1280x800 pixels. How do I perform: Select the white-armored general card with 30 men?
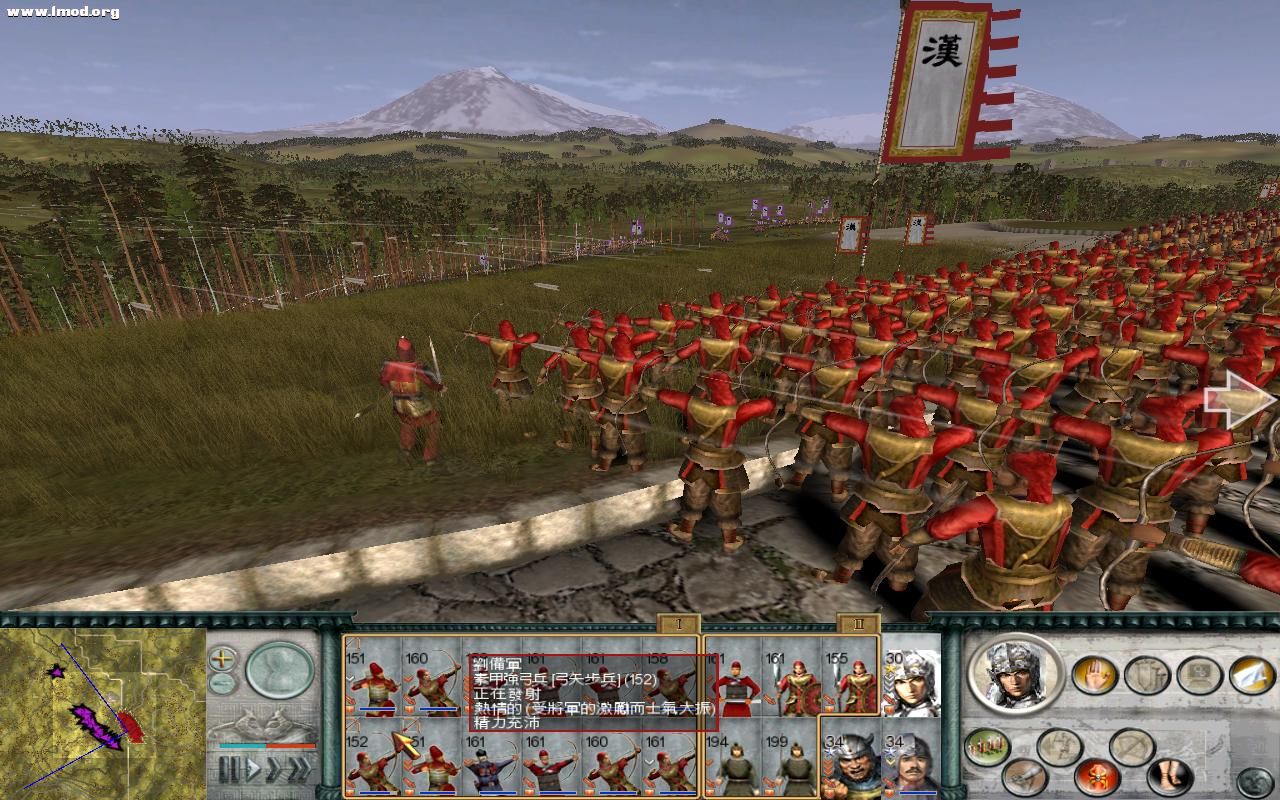pos(912,682)
